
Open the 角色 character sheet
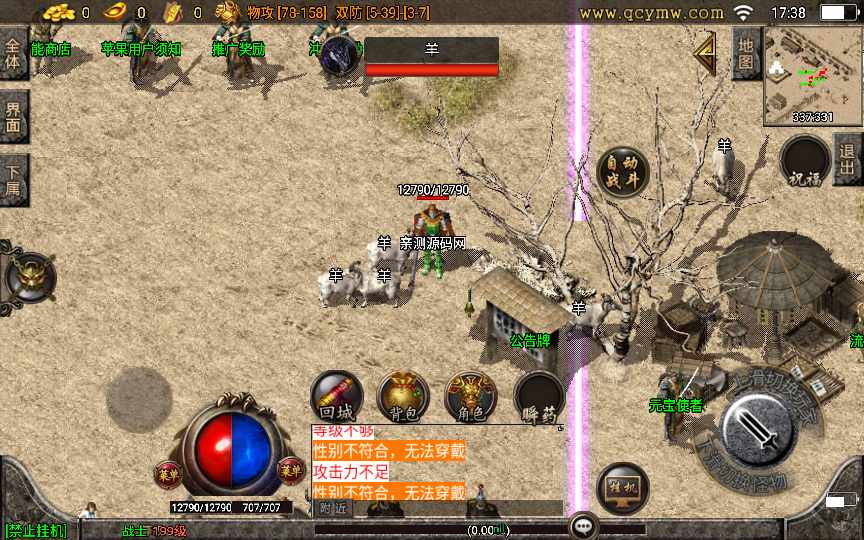pyautogui.click(x=470, y=395)
